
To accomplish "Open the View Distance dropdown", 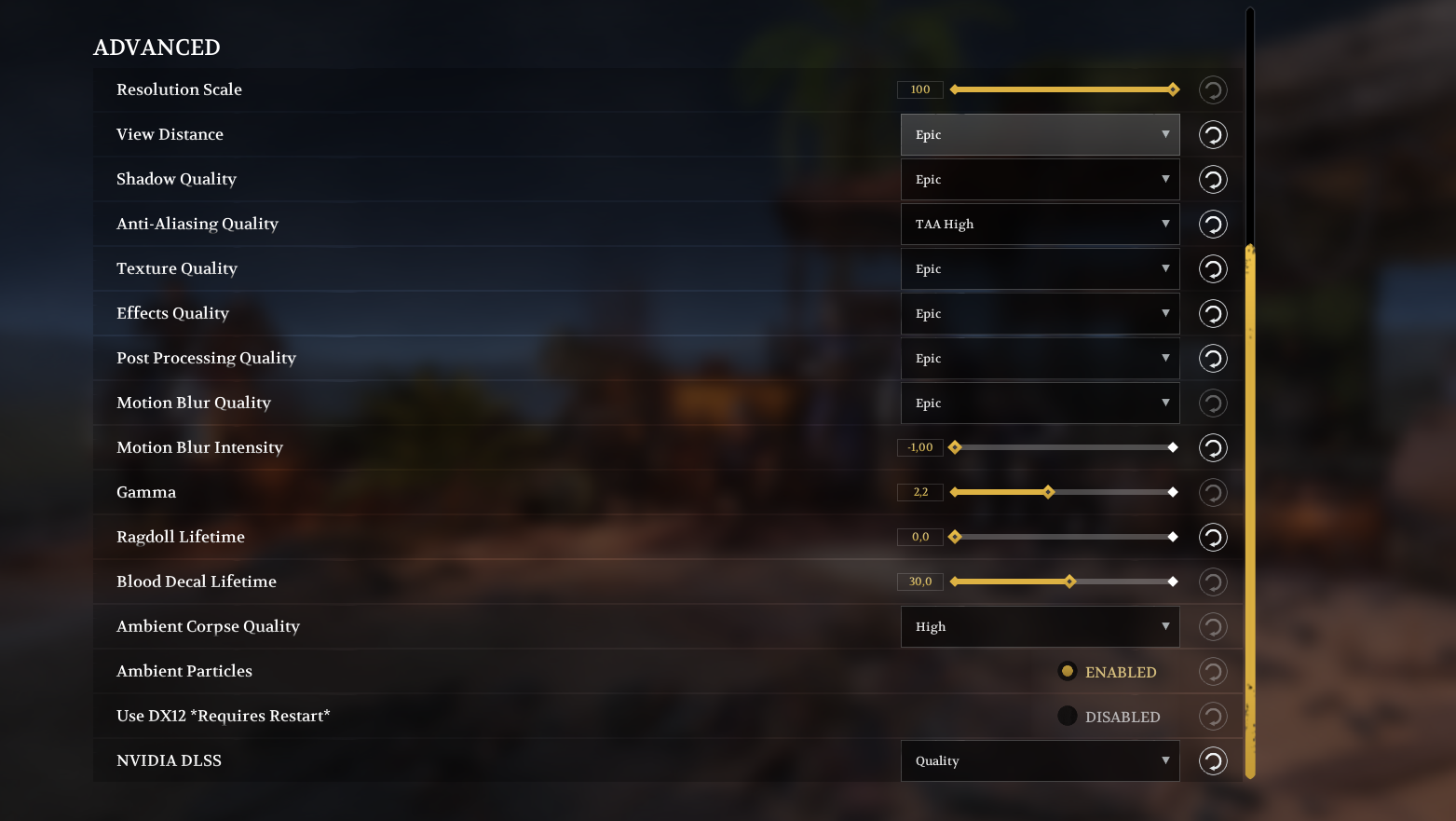I will point(1040,134).
